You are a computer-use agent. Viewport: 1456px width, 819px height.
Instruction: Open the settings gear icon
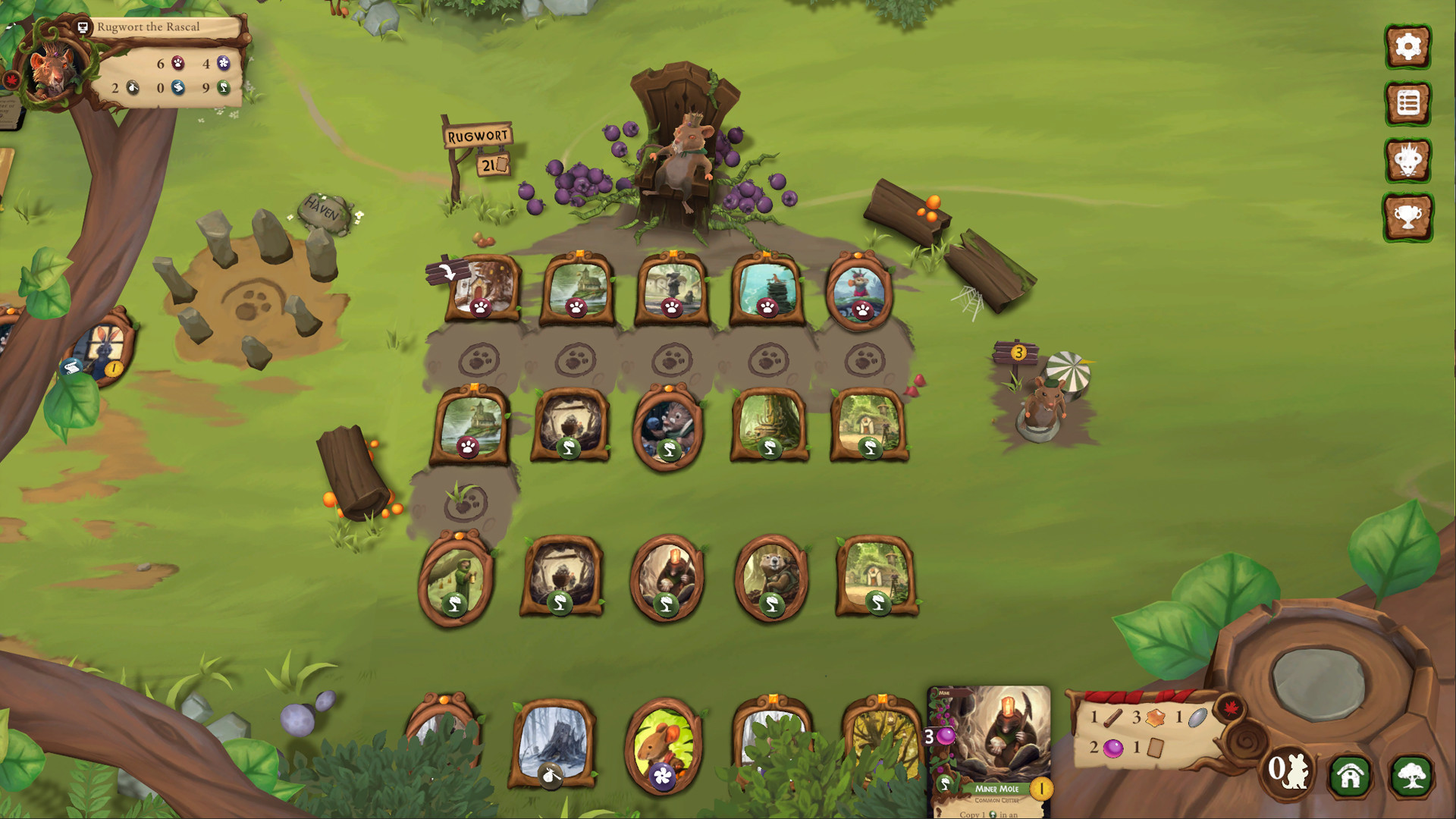tap(1408, 45)
